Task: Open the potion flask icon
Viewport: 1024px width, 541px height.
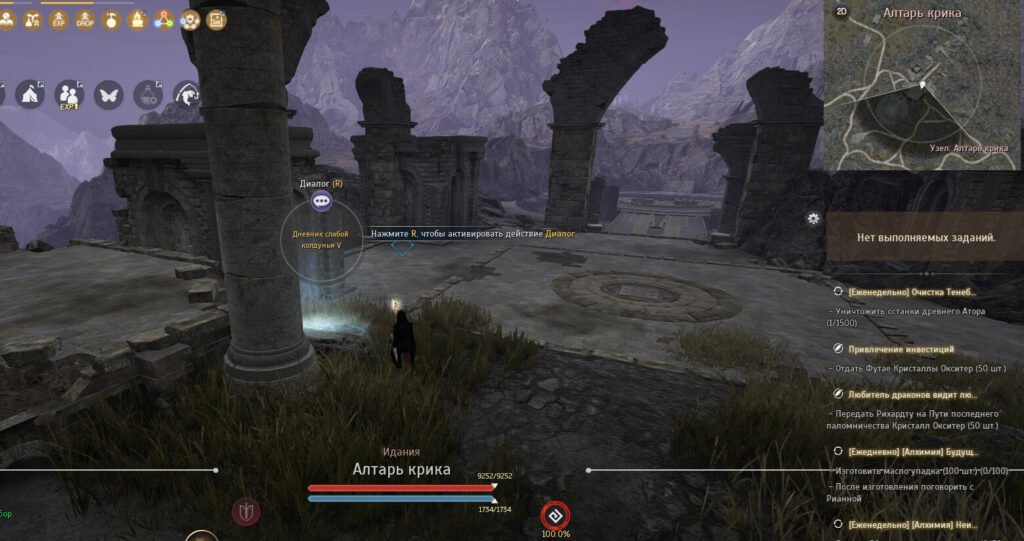Action: (148, 95)
